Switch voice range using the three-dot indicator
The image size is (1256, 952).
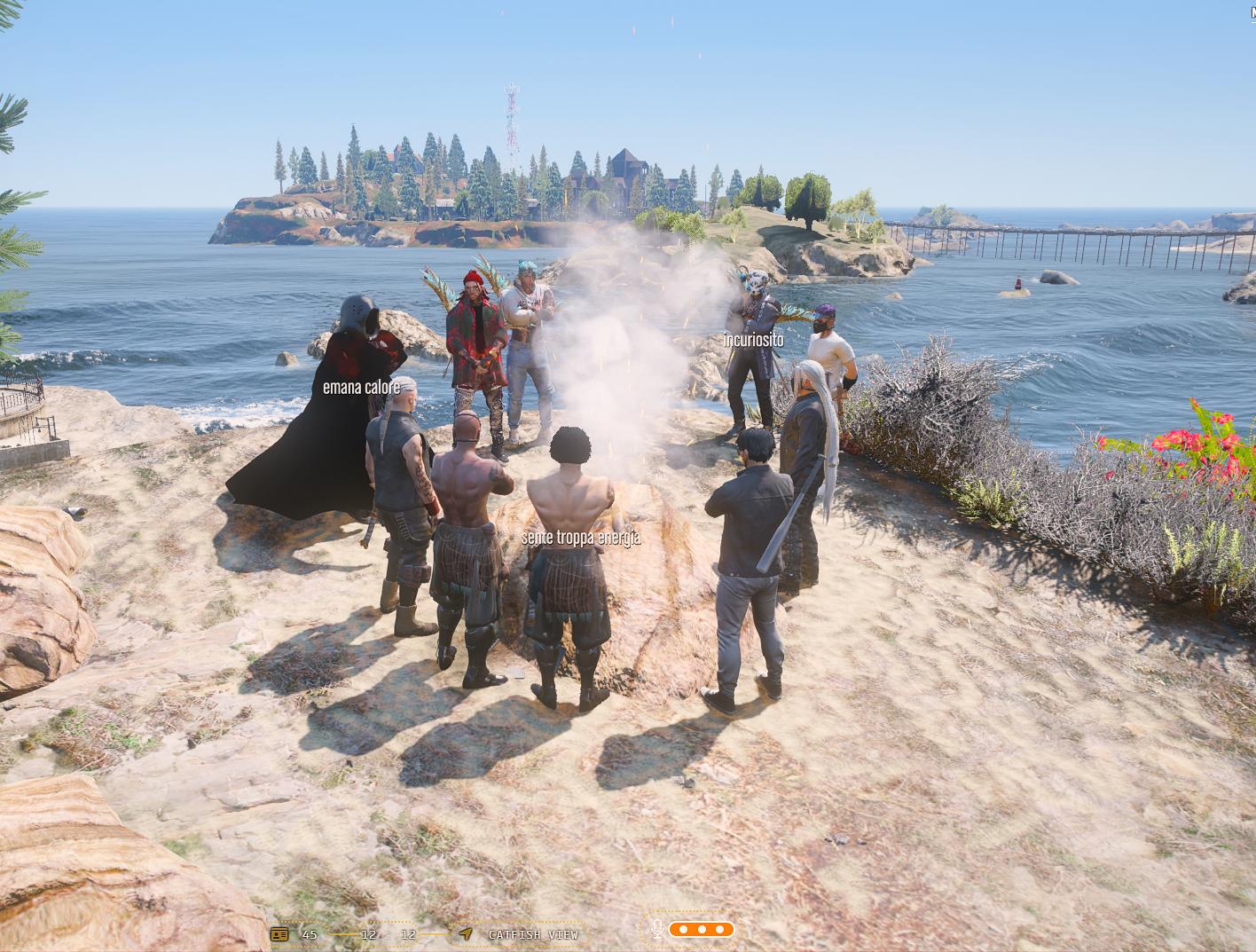coord(703,929)
